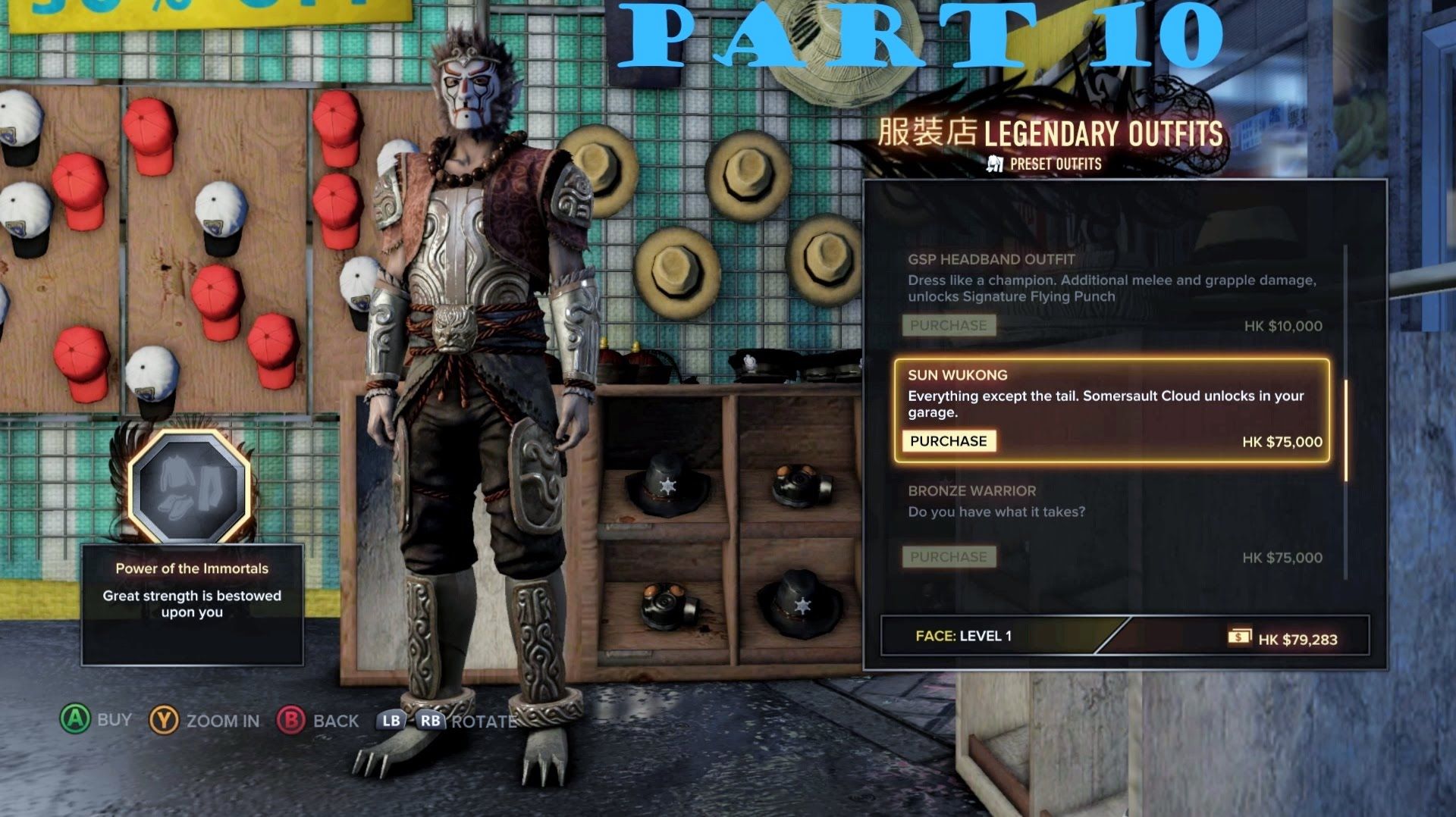Choose the Sun Wukong outfit entry
Viewport: 1456px width, 817px height.
pyautogui.click(x=1111, y=394)
